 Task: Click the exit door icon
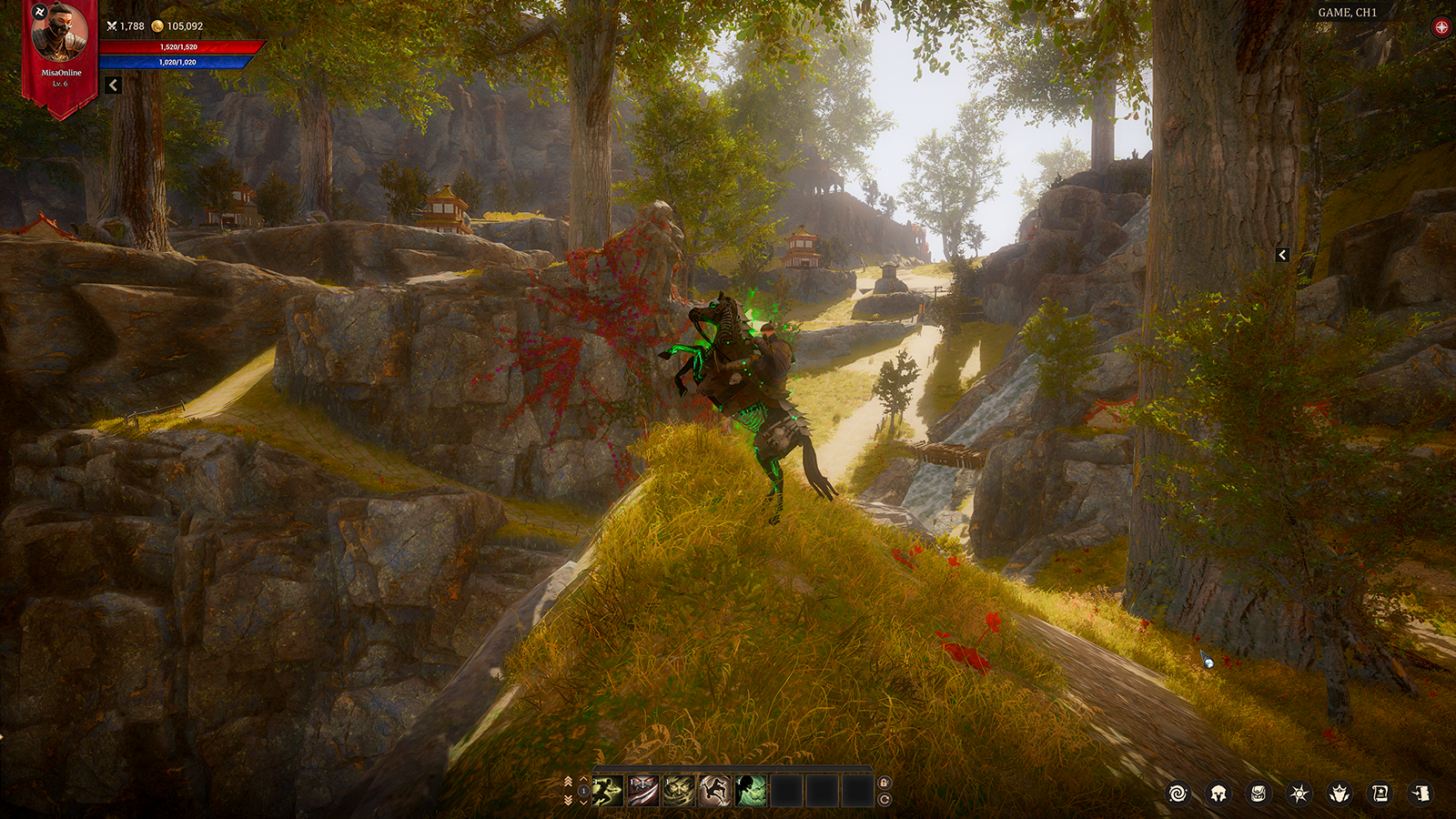pos(1421,794)
